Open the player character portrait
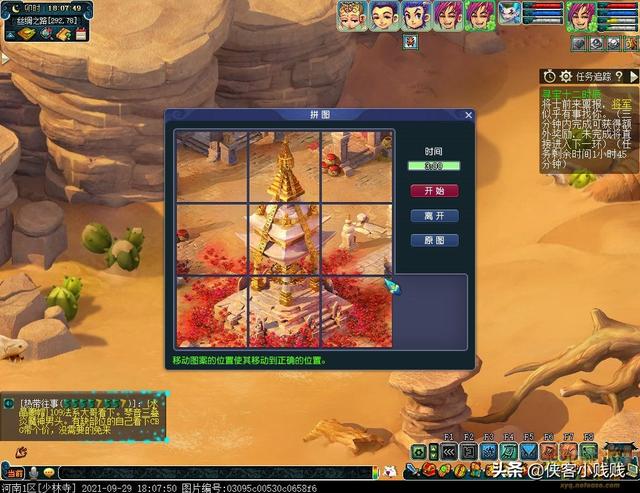Image resolution: width=640 pixels, height=493 pixels. coord(580,16)
